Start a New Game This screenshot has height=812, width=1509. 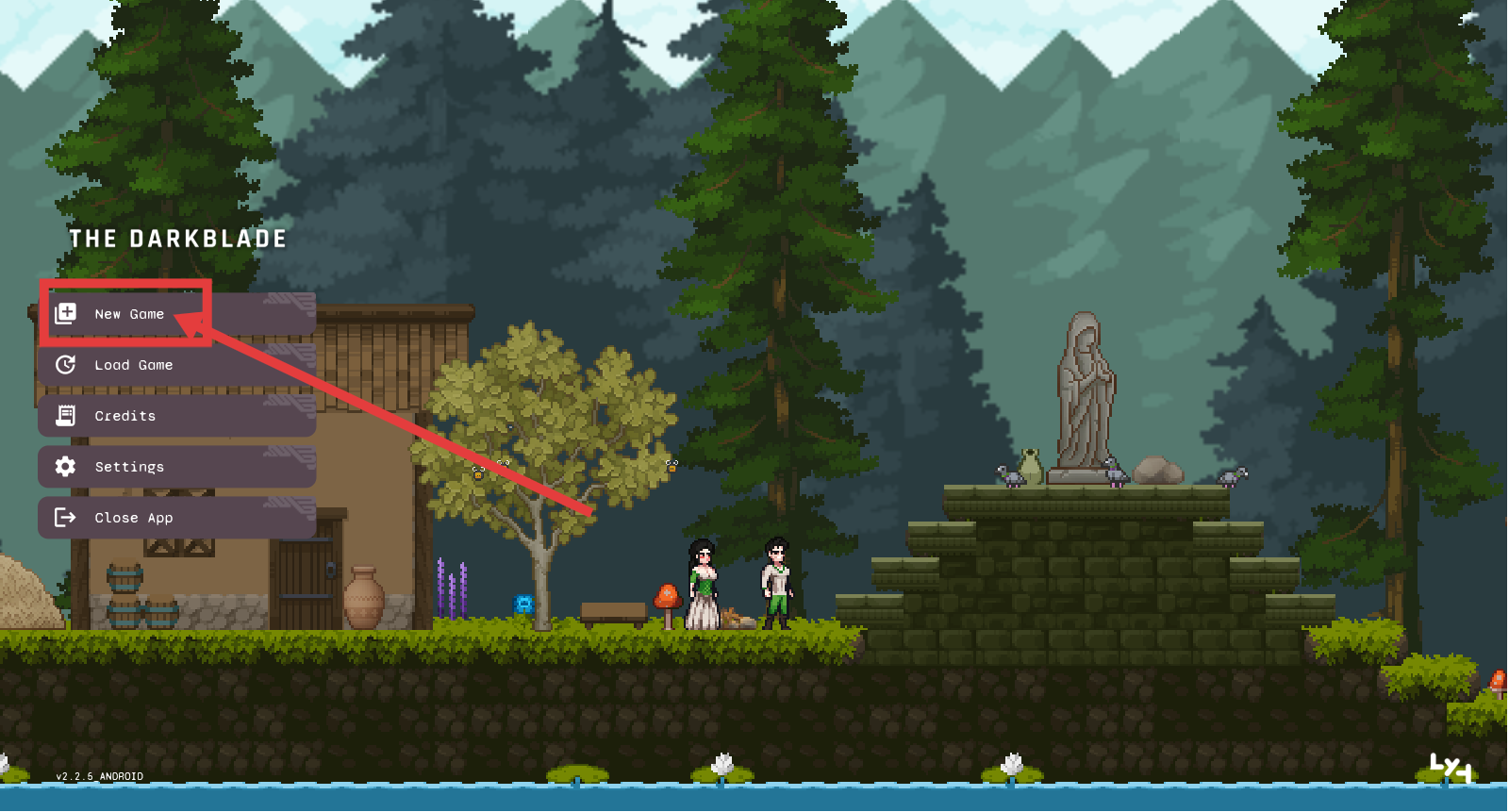click(128, 314)
